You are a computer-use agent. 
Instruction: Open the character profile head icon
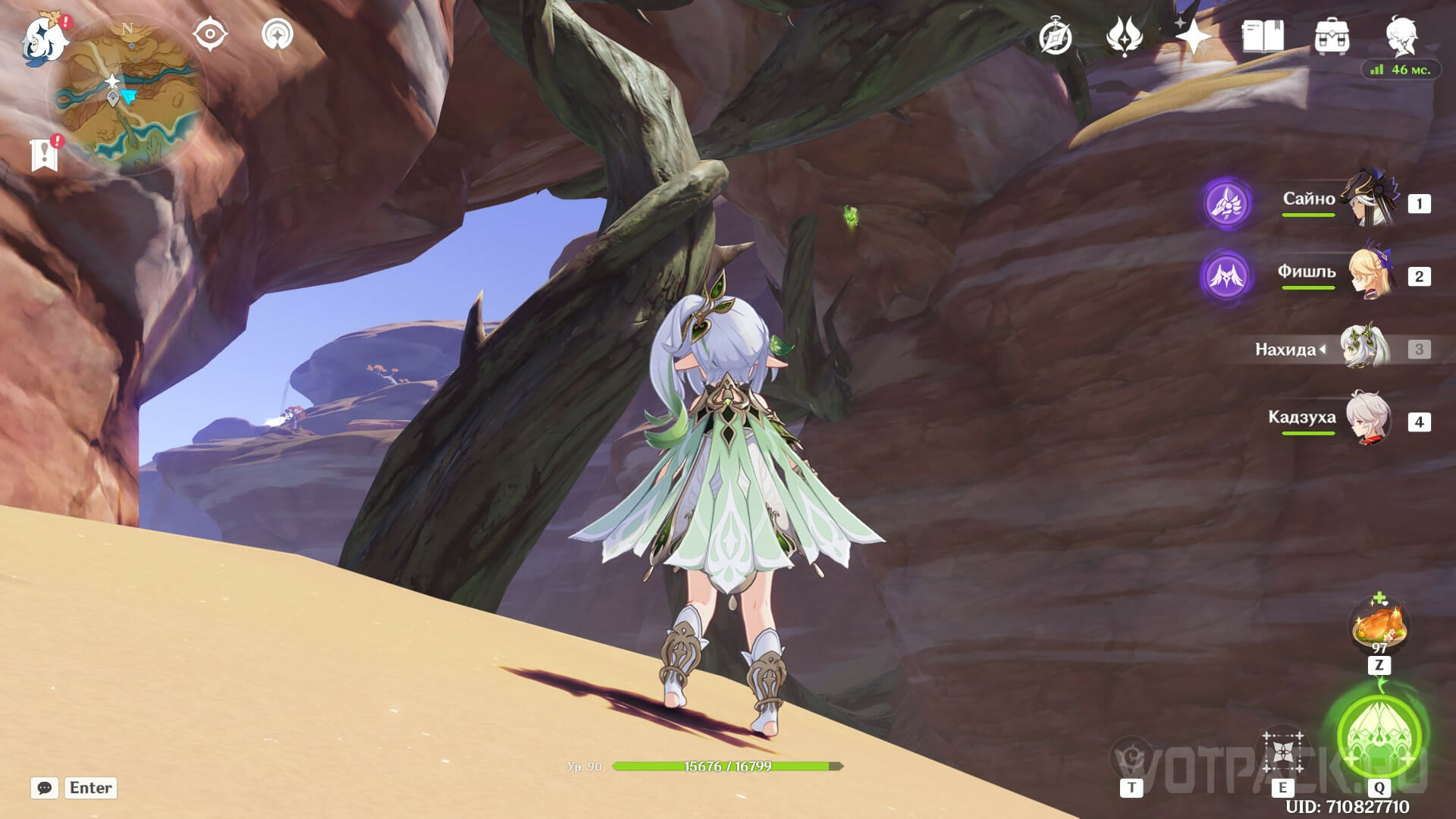[x=1400, y=35]
